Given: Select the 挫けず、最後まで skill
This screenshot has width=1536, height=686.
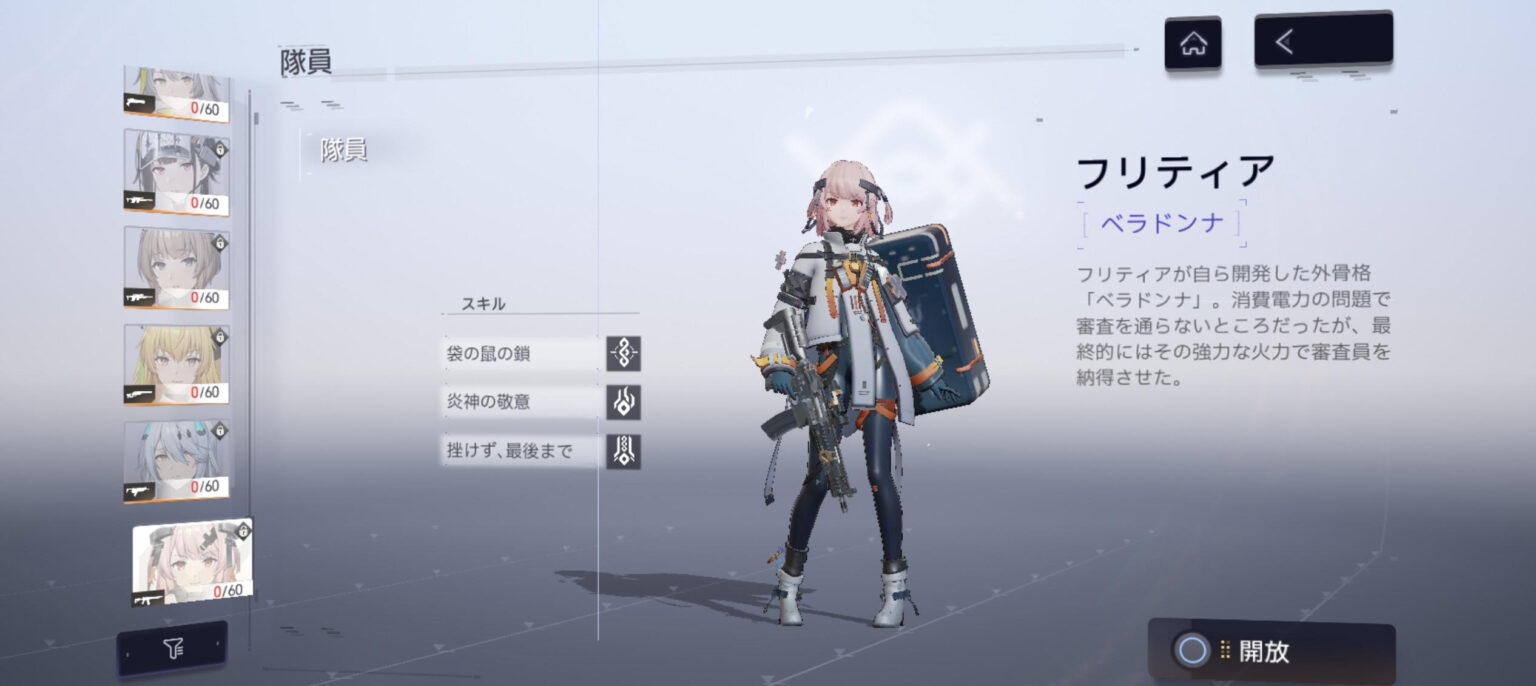Looking at the screenshot, I should [541, 451].
